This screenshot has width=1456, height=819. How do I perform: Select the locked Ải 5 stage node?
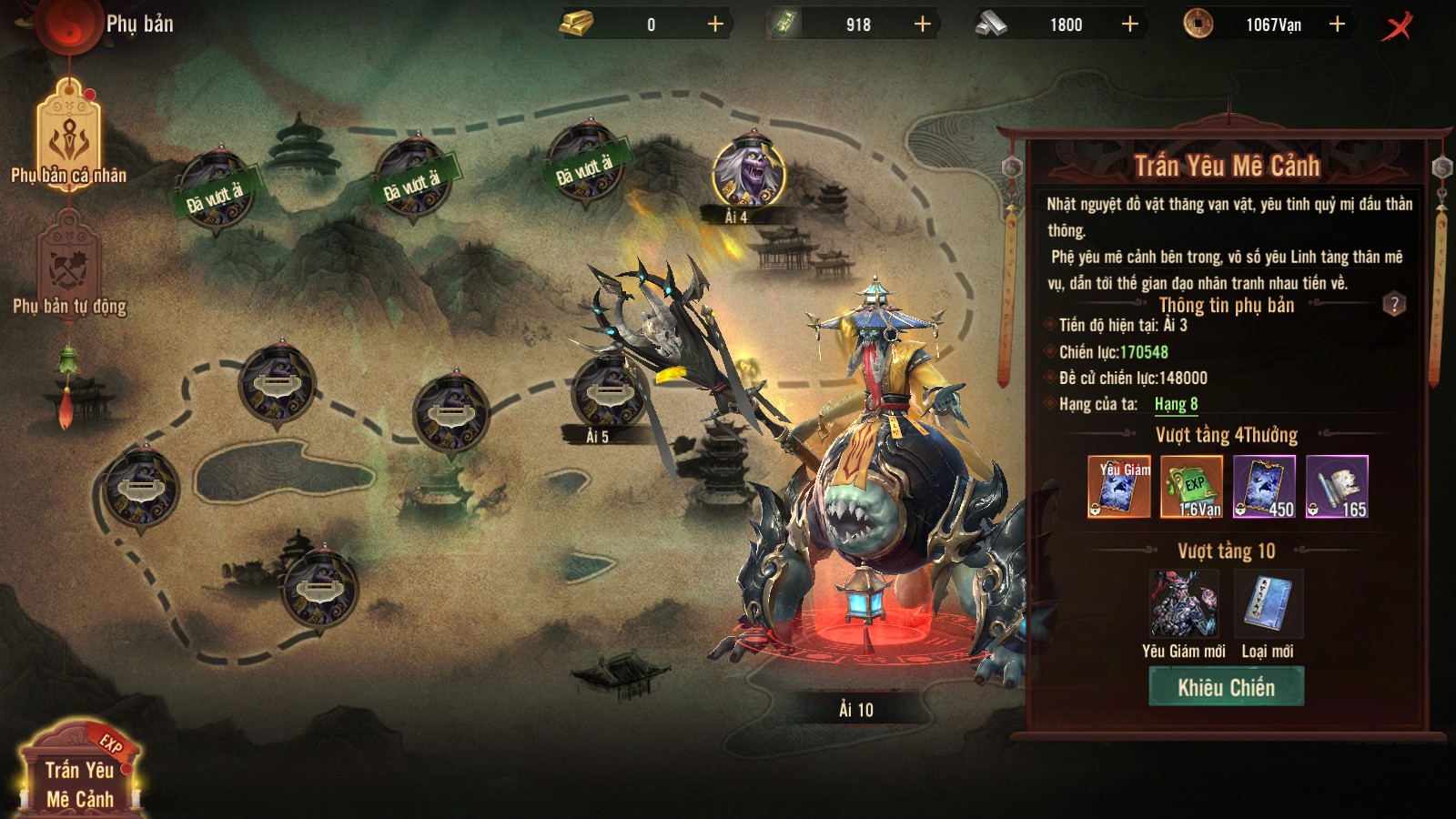pos(607,393)
